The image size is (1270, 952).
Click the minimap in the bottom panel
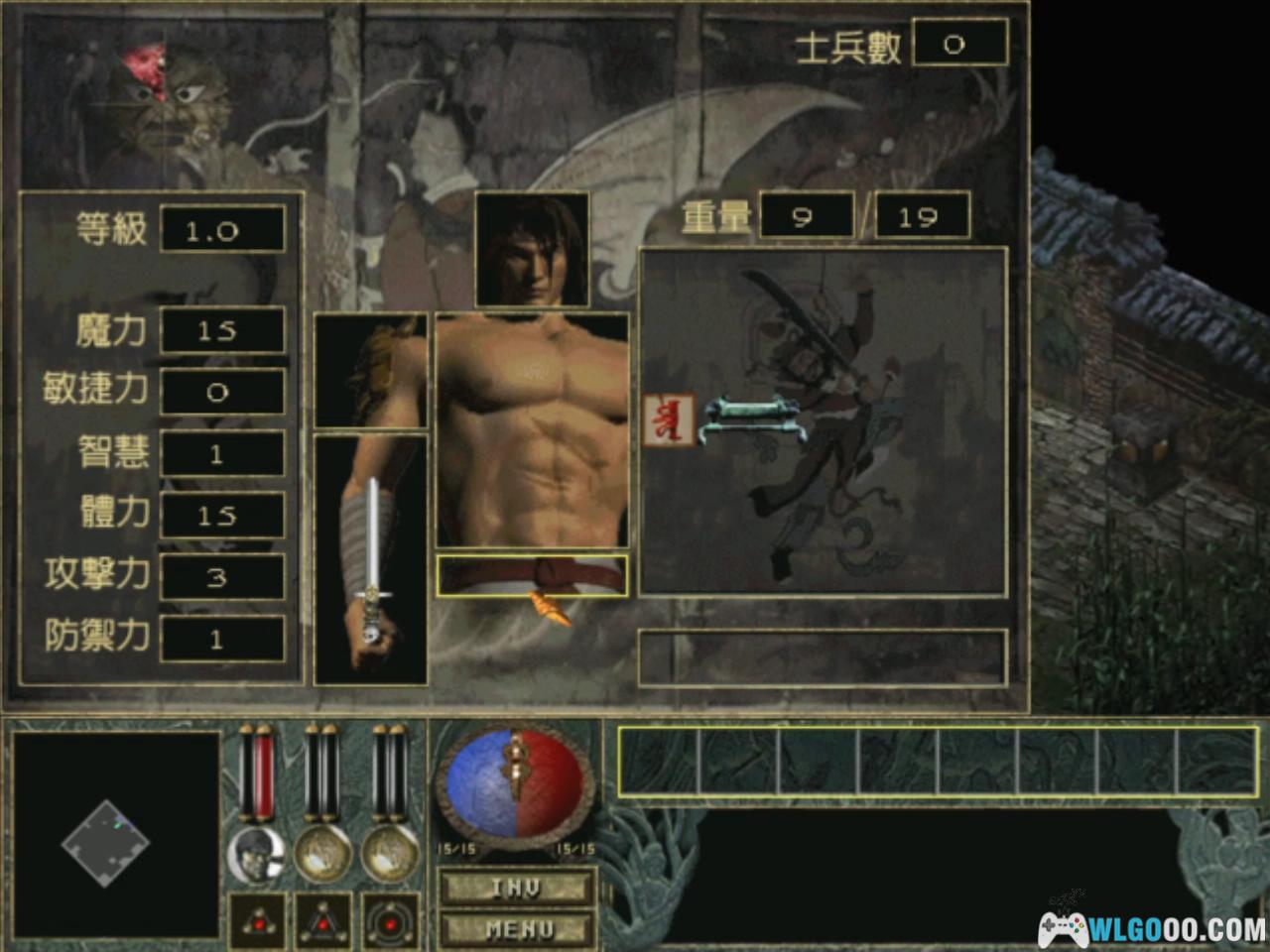pos(114,835)
